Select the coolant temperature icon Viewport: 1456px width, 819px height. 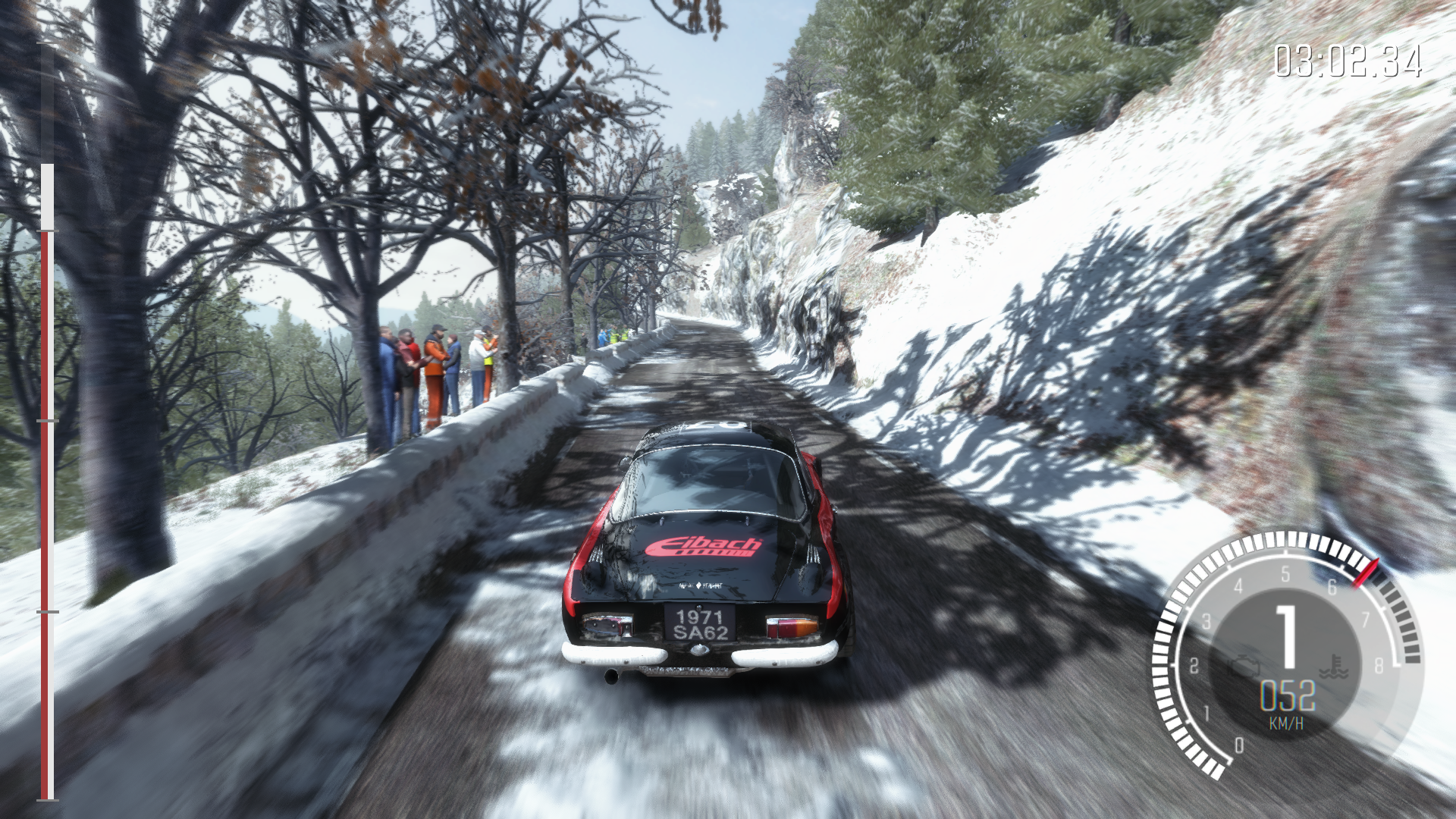pos(1328,668)
